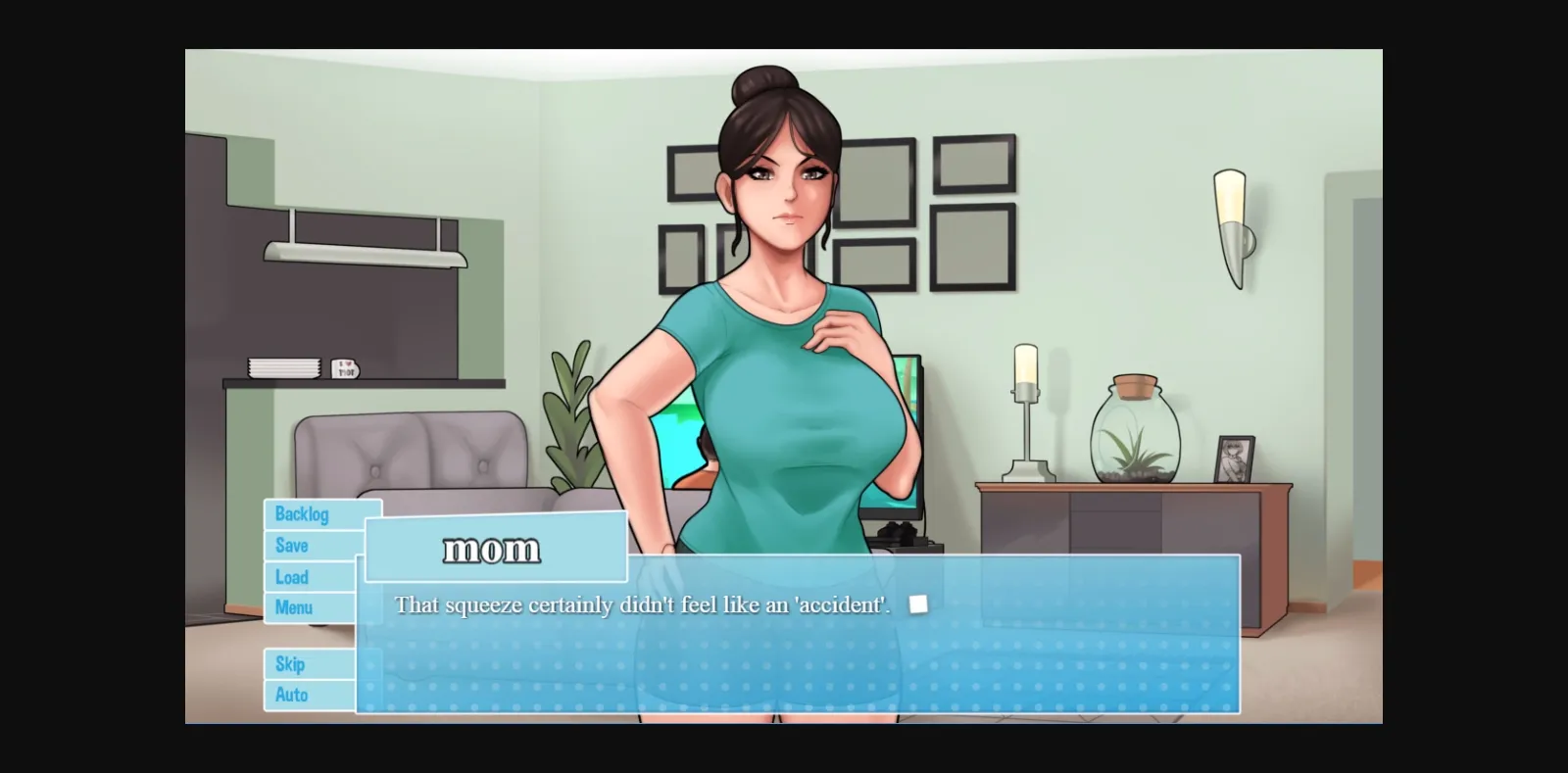Click the glass terrarium on the cabinet
Viewport: 1568px width, 773px height.
point(1137,431)
